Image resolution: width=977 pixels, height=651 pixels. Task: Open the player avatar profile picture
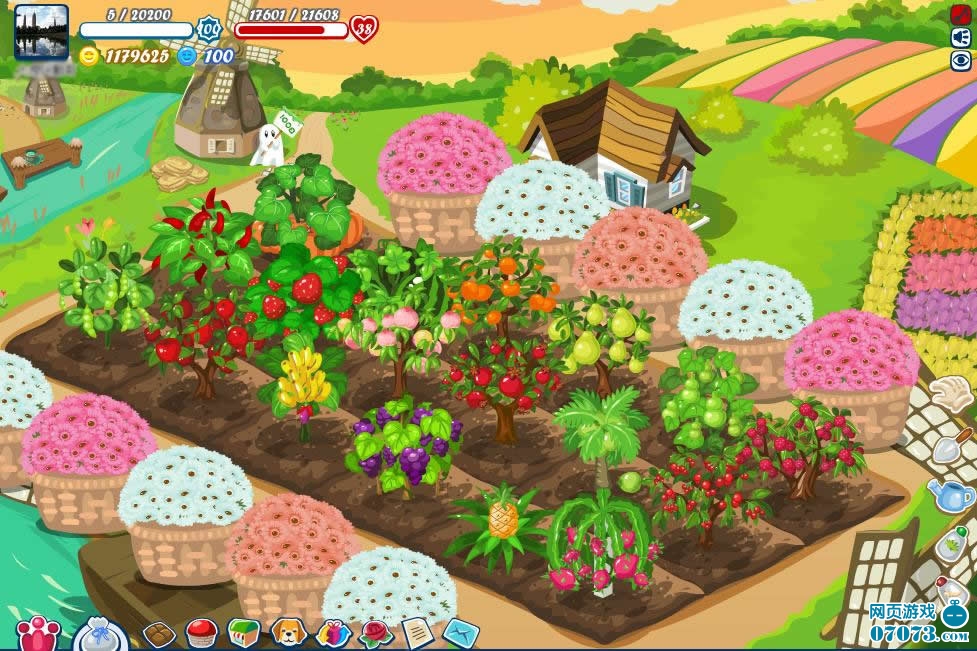pyautogui.click(x=41, y=31)
